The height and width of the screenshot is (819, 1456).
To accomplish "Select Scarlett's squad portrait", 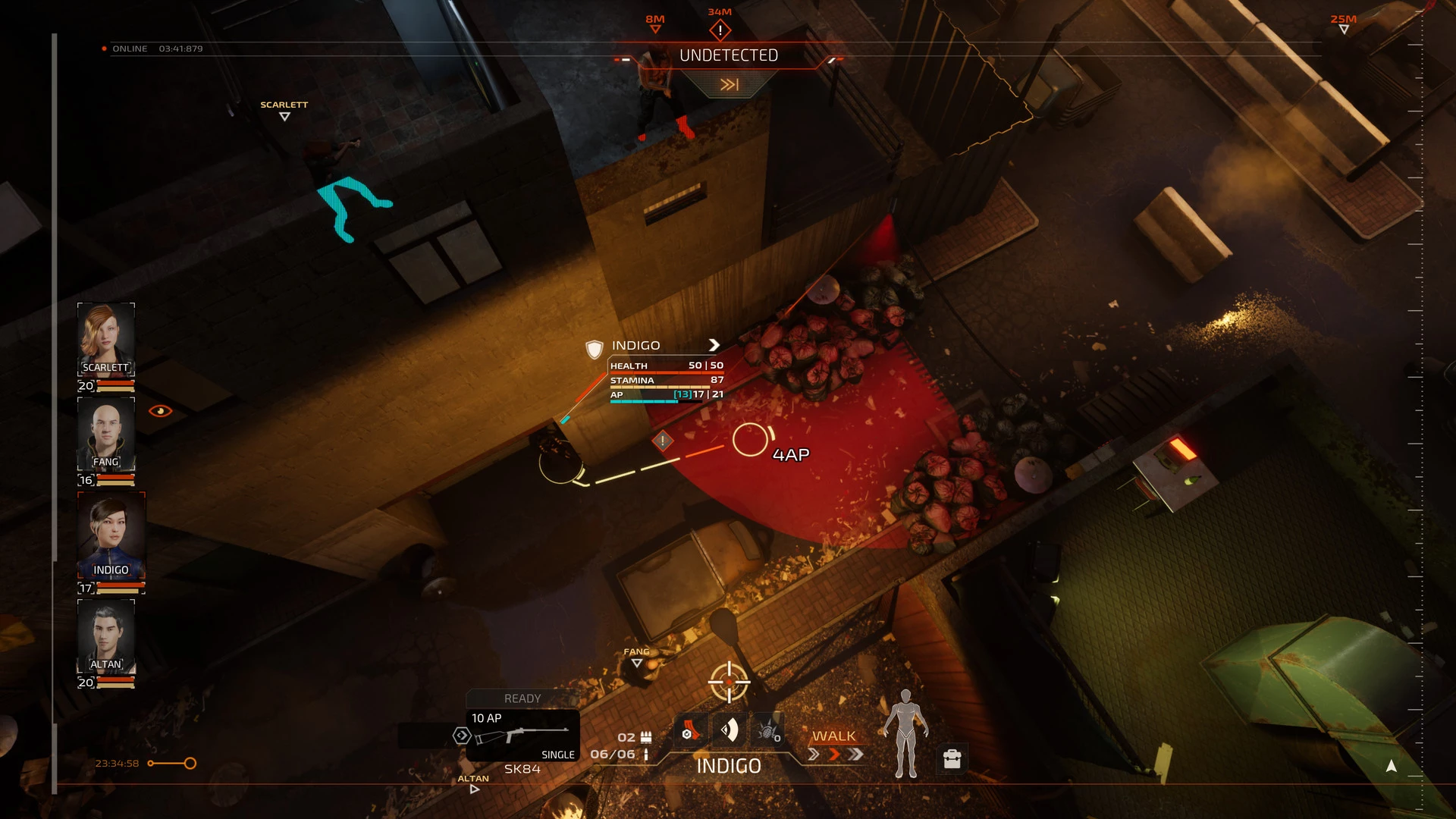I will [106, 338].
